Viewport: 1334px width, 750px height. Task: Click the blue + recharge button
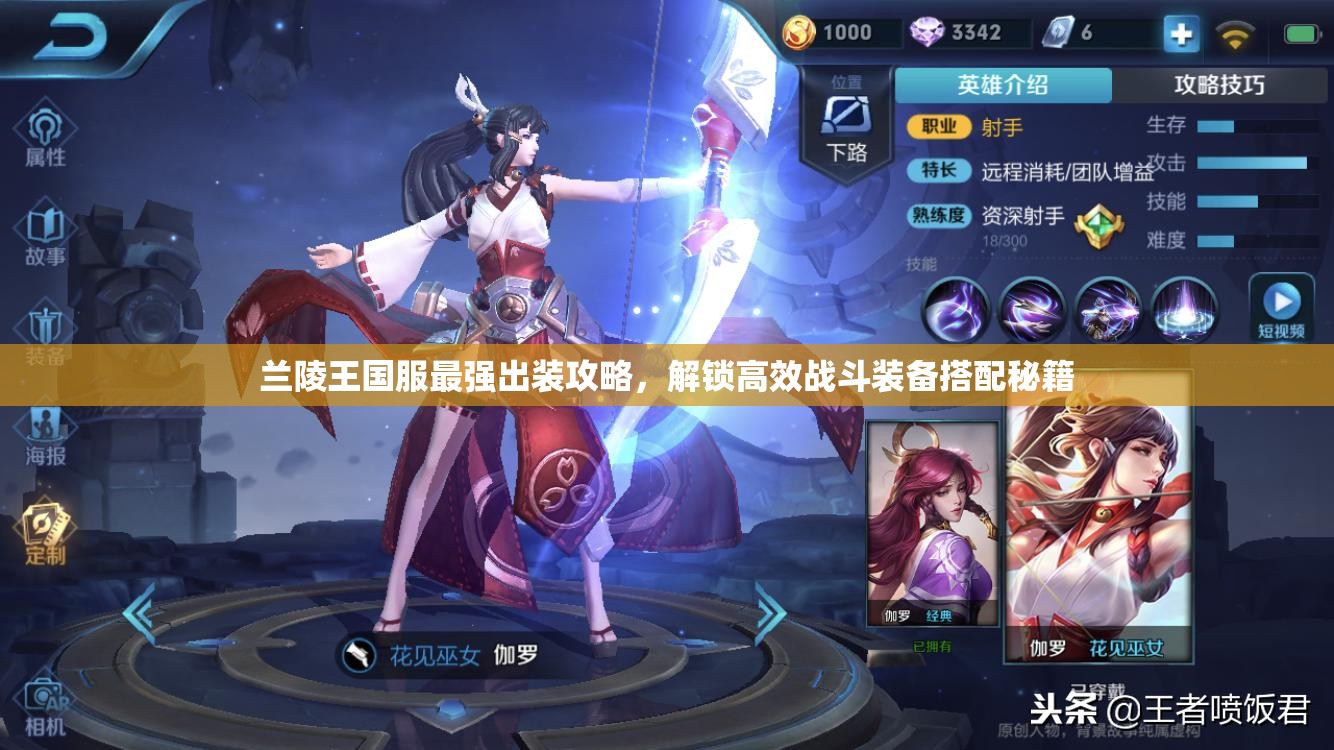point(1181,33)
